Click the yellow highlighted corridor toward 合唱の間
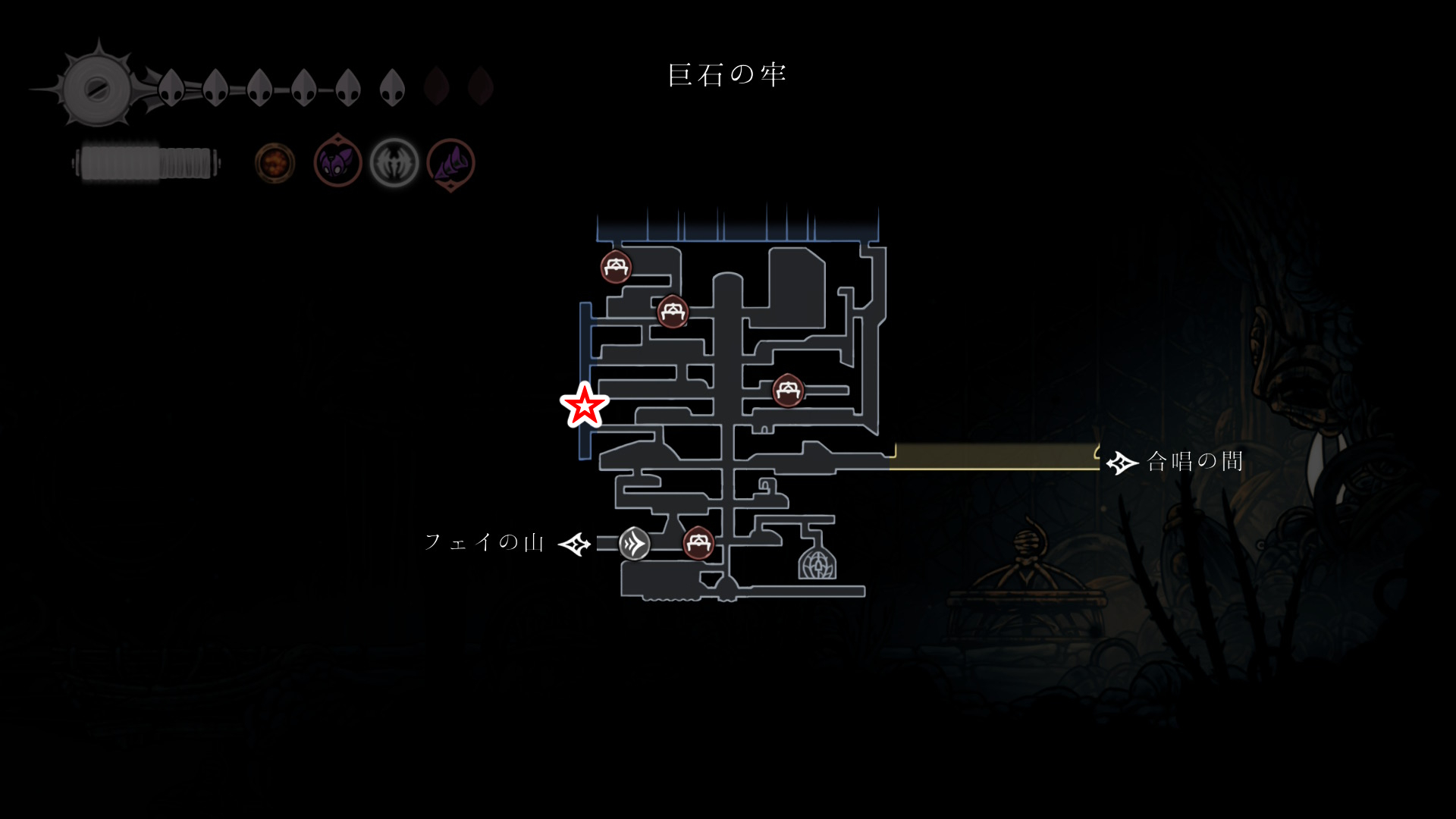Screen dimensions: 1456x819 coord(993,457)
